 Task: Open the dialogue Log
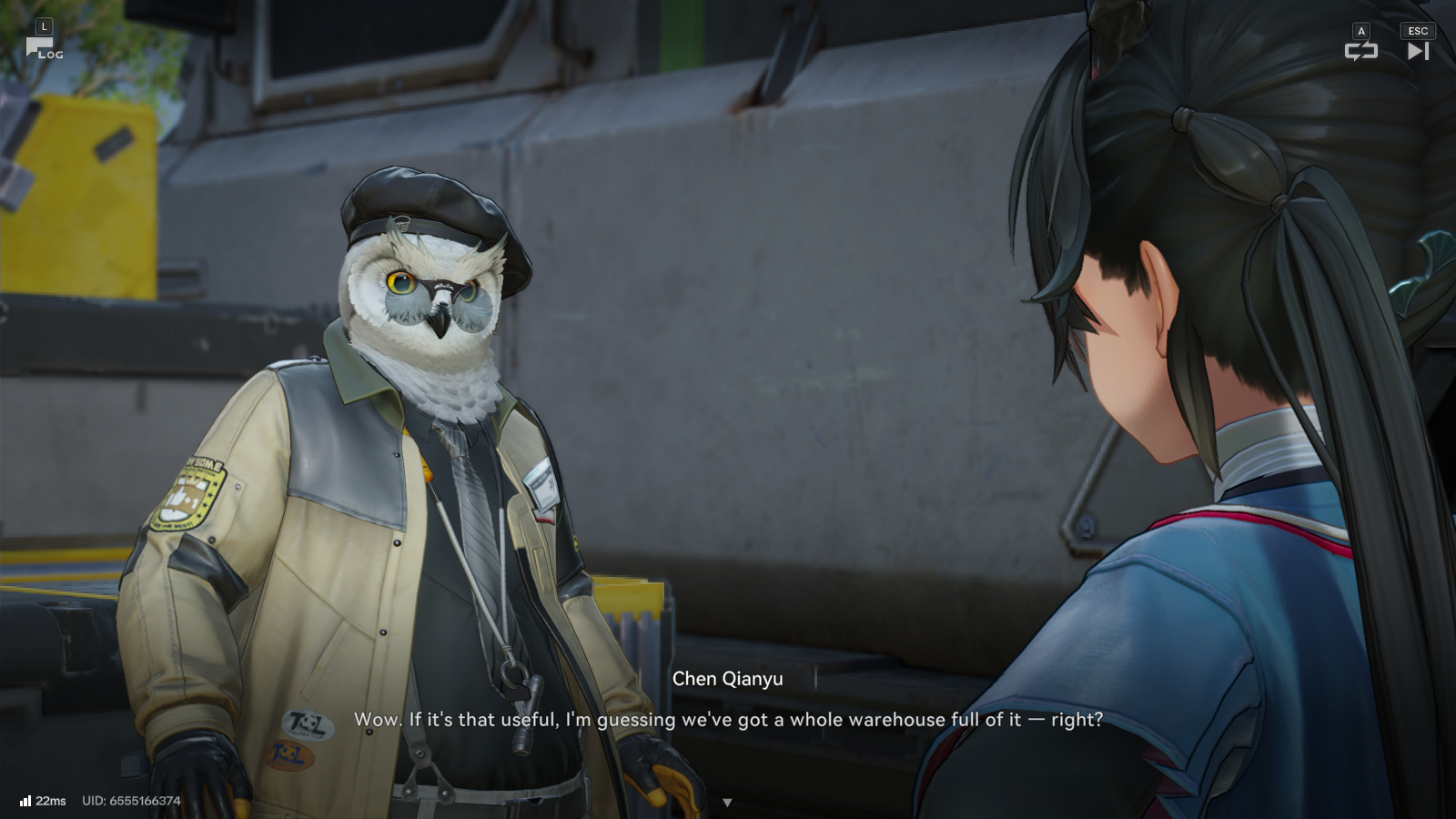coord(43,47)
